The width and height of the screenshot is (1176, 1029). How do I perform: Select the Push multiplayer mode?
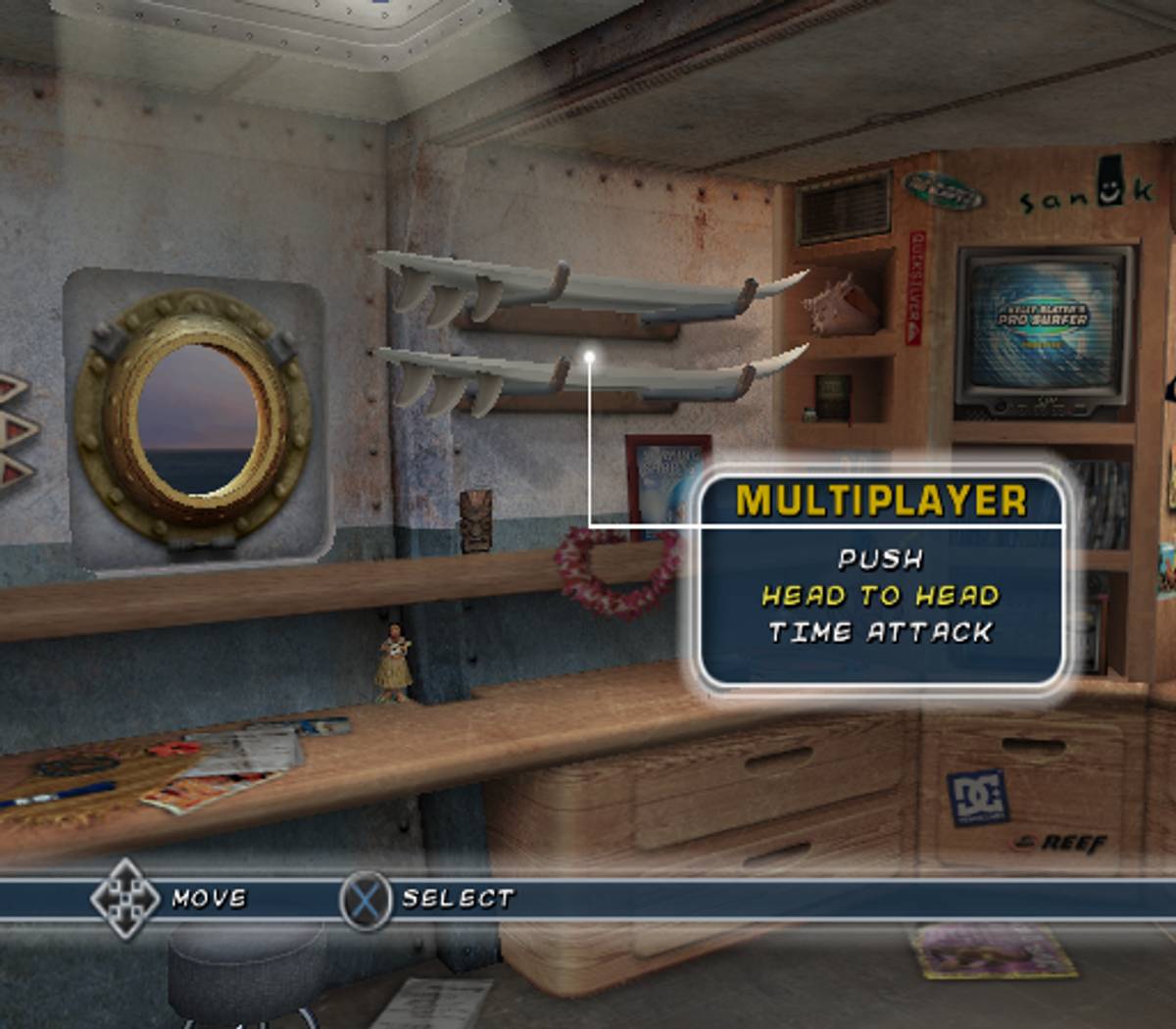(x=880, y=559)
